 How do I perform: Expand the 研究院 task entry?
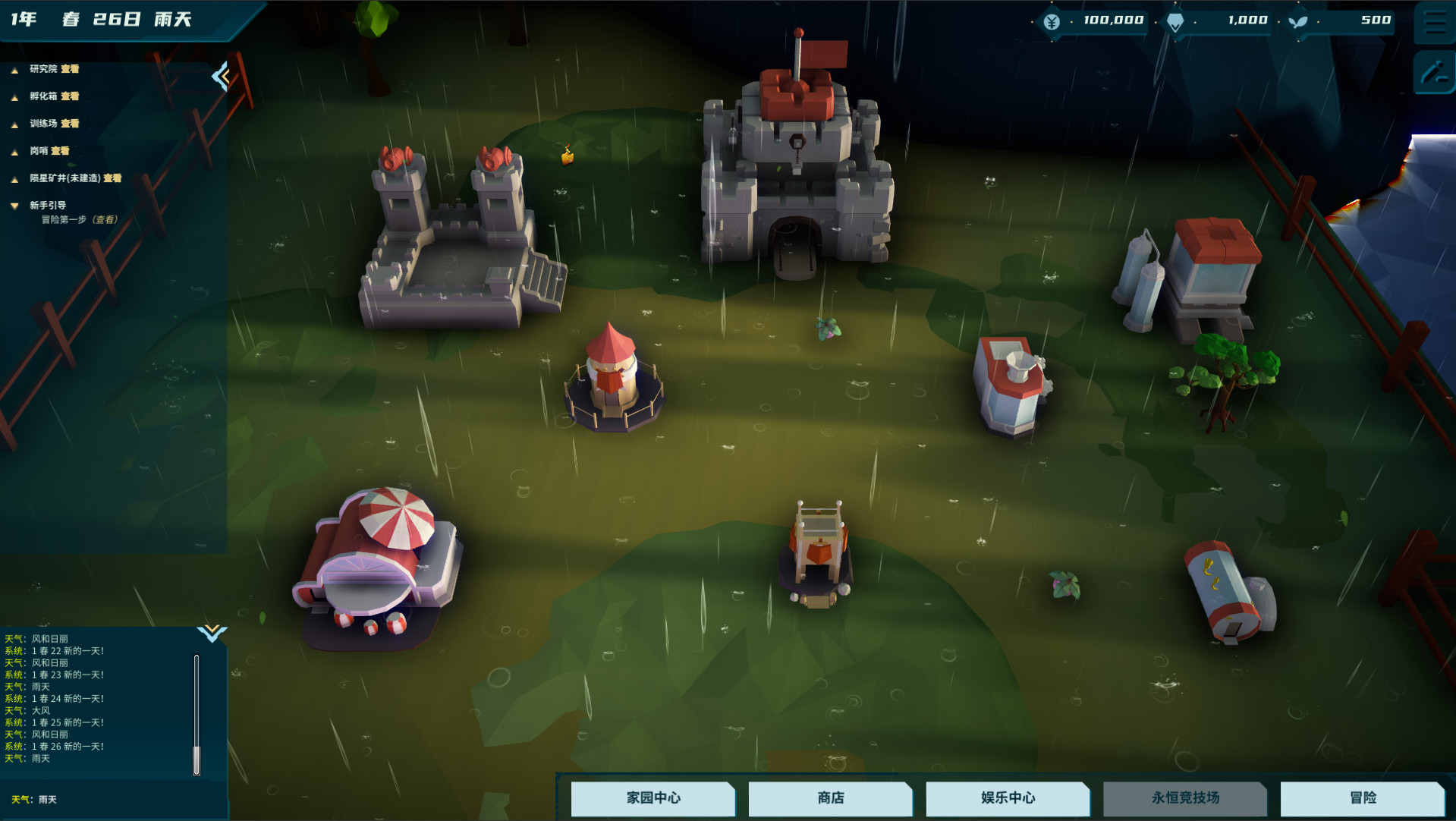[x=14, y=69]
